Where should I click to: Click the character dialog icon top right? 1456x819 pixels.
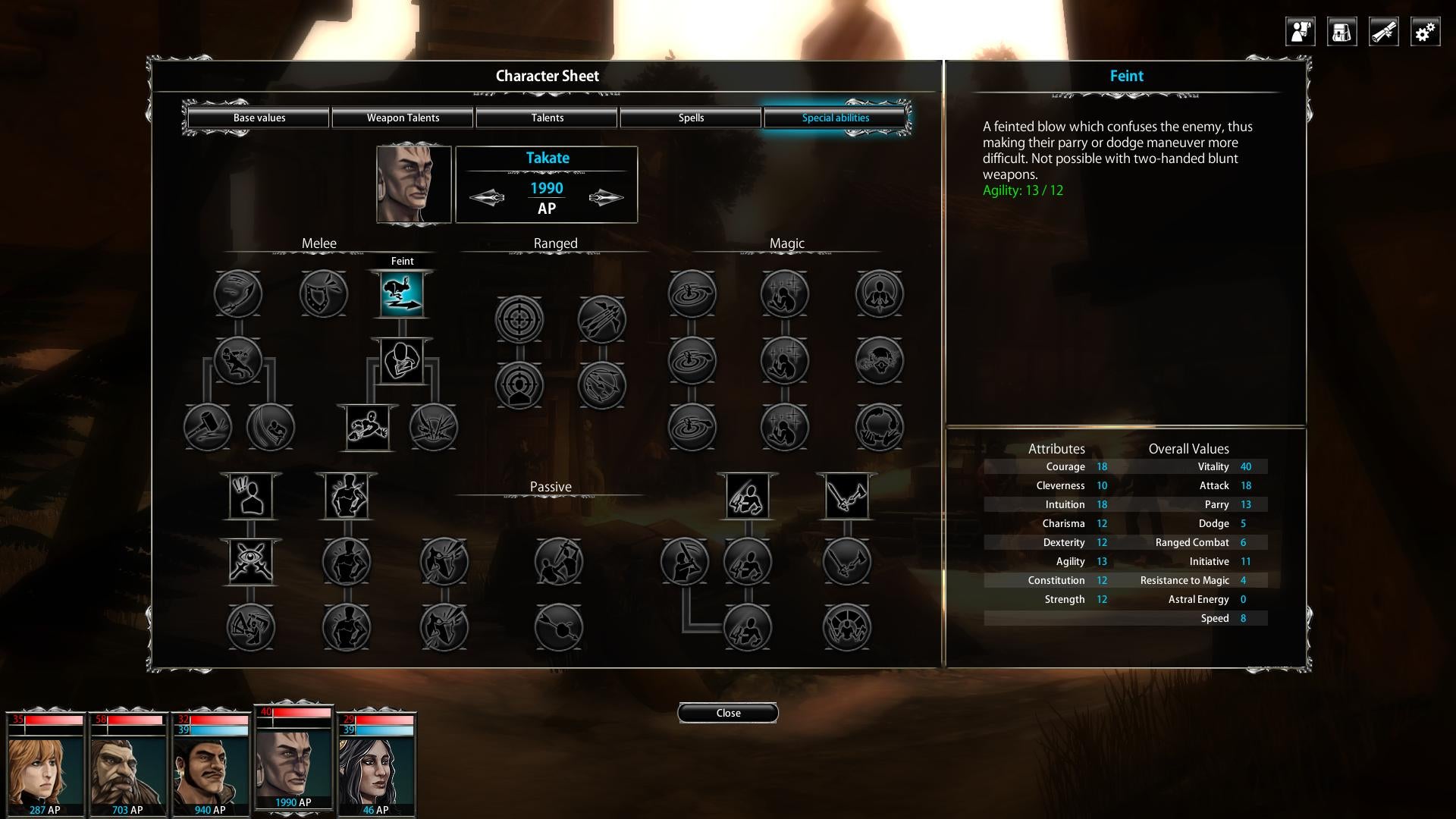coord(1299,31)
